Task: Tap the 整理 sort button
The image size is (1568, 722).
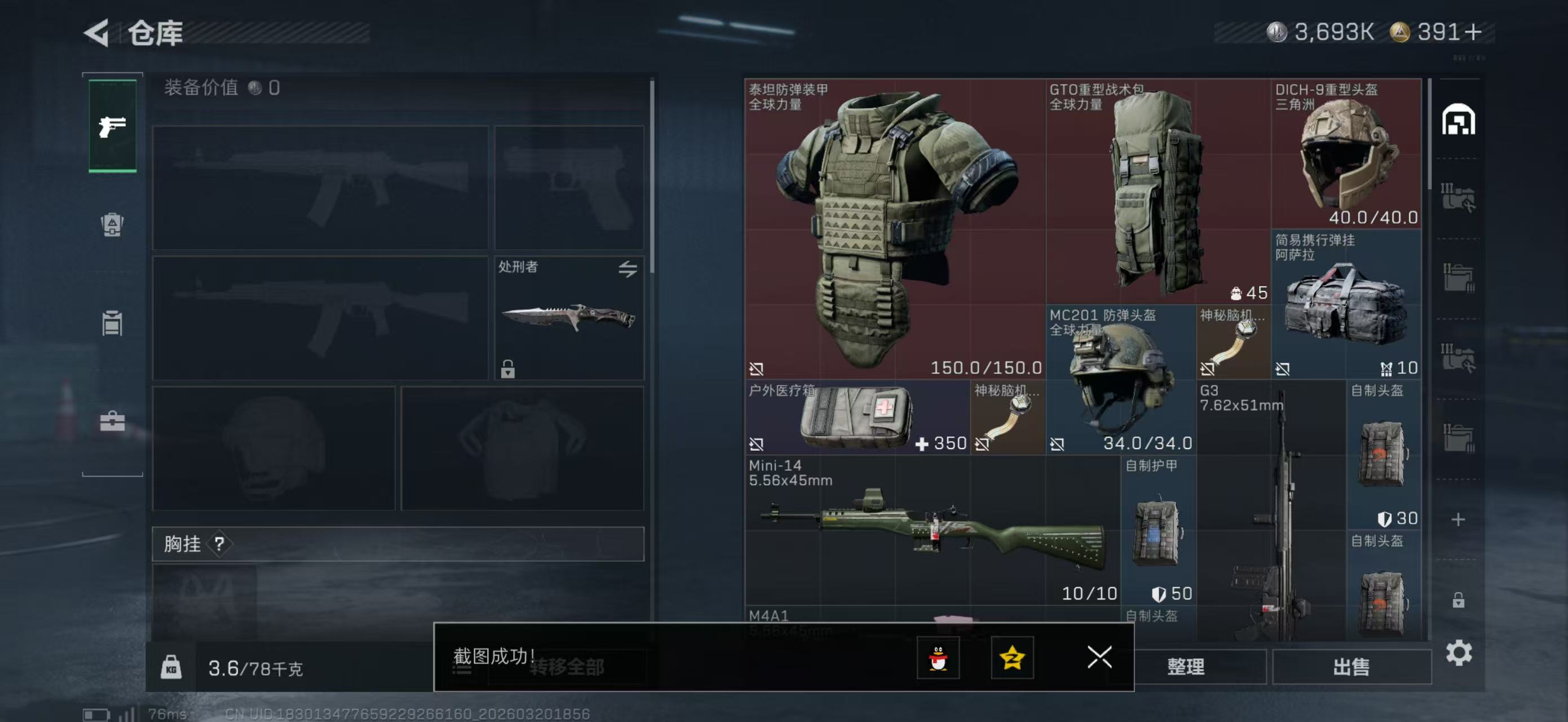Action: [1185, 667]
